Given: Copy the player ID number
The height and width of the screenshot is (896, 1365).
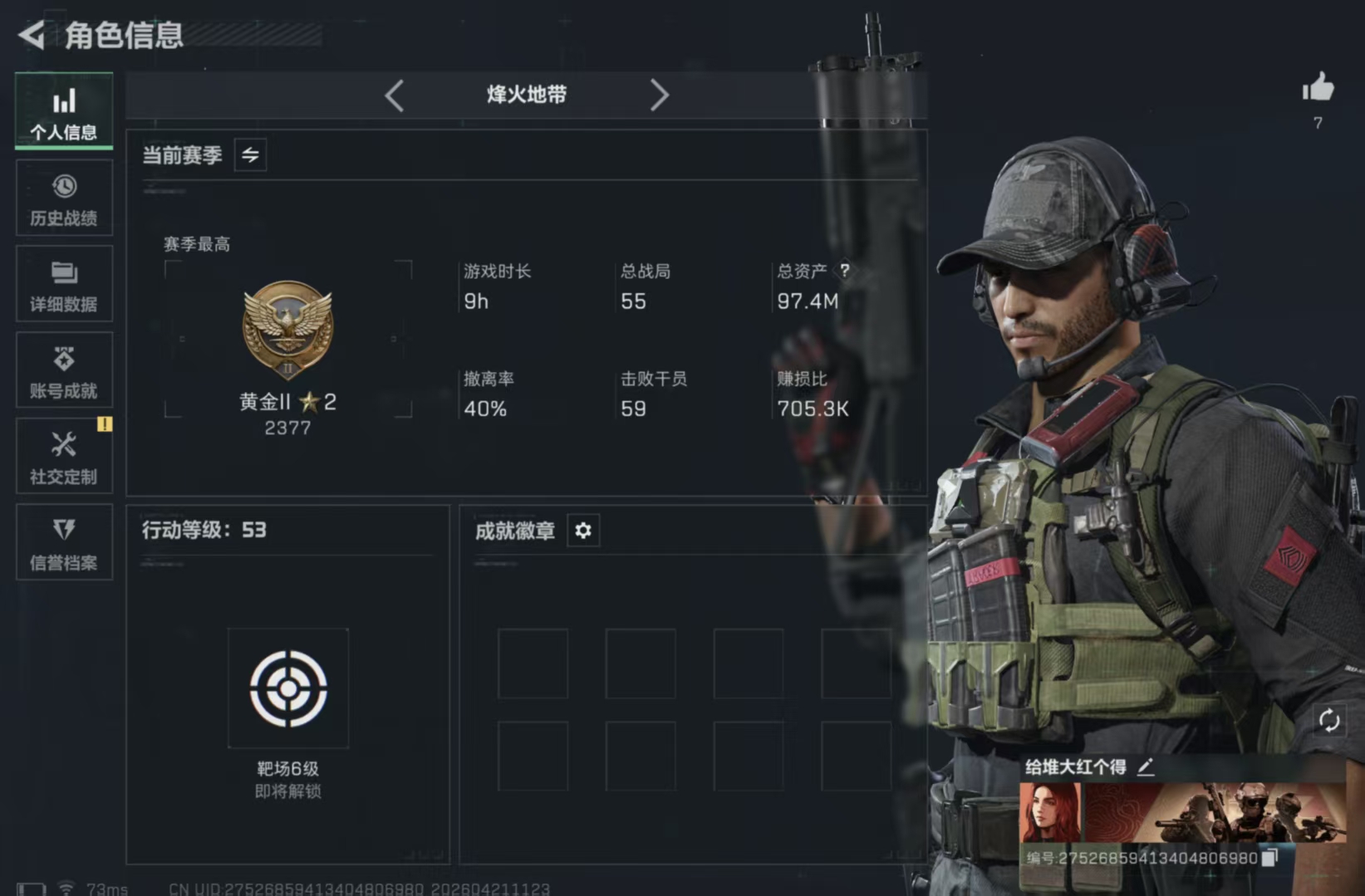Looking at the screenshot, I should 1269,858.
